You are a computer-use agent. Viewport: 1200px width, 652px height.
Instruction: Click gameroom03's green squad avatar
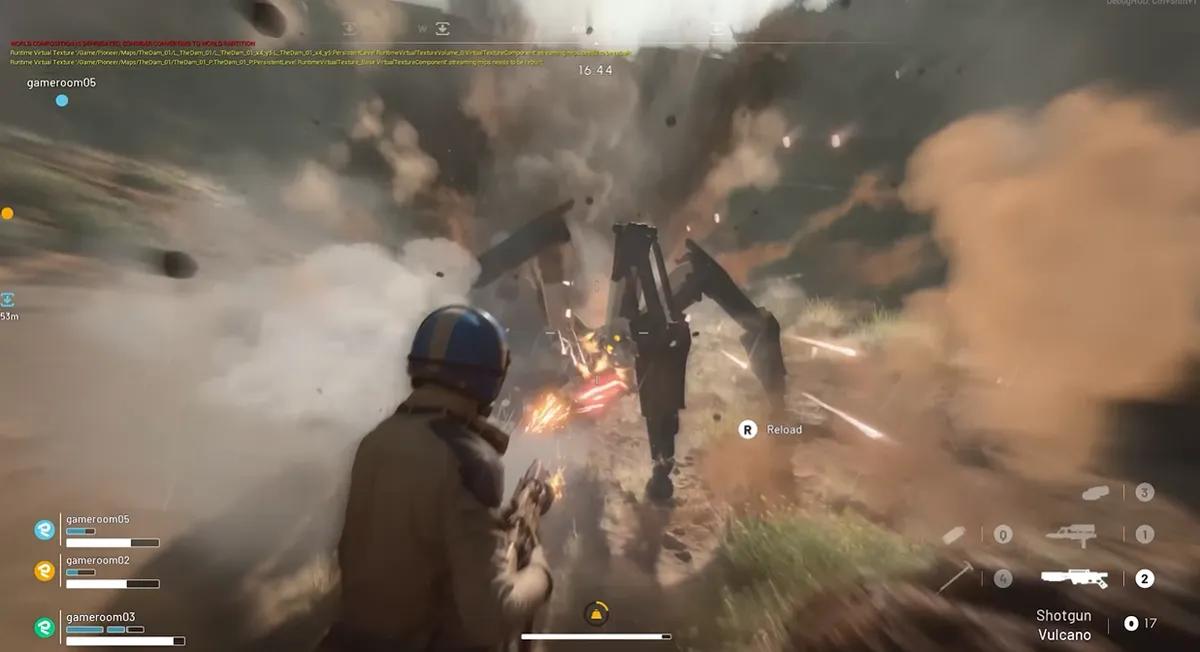pyautogui.click(x=45, y=627)
